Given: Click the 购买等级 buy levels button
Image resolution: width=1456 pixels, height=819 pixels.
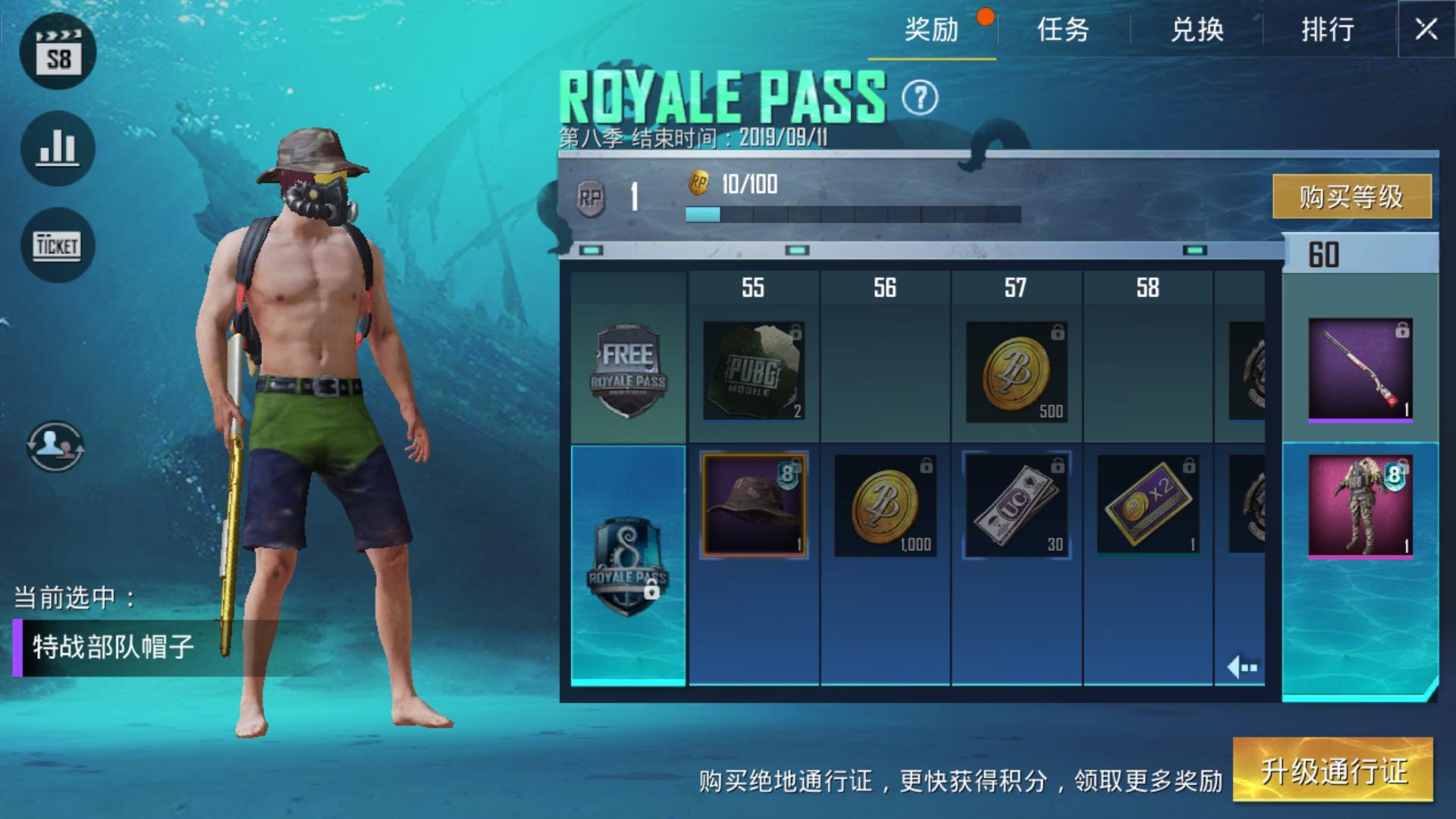Looking at the screenshot, I should click(1351, 197).
